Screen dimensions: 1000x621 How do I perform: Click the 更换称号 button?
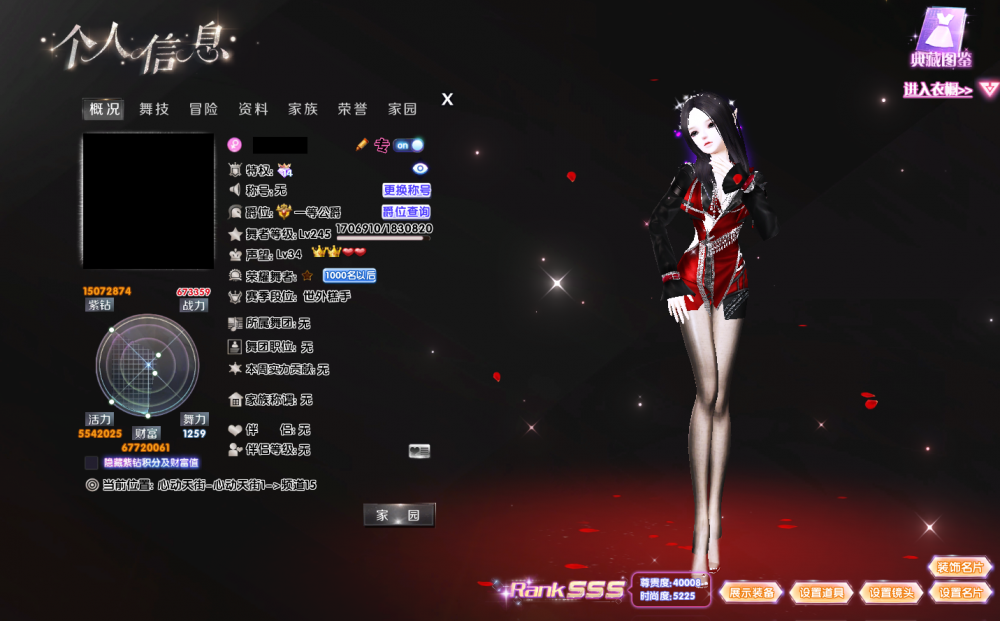406,190
